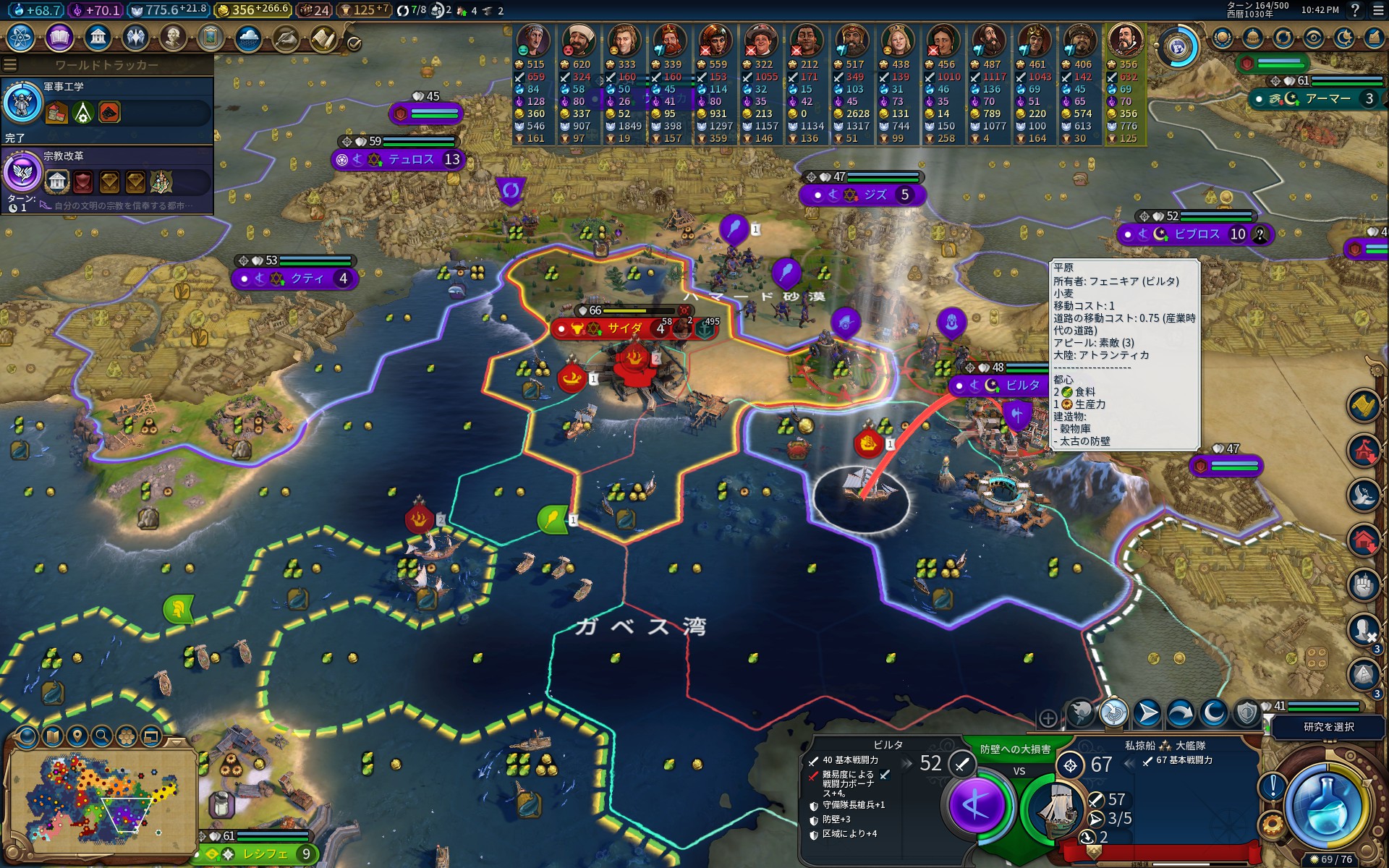Open the great works painting icon
Screen dimensions: 1389x868
click(211, 38)
